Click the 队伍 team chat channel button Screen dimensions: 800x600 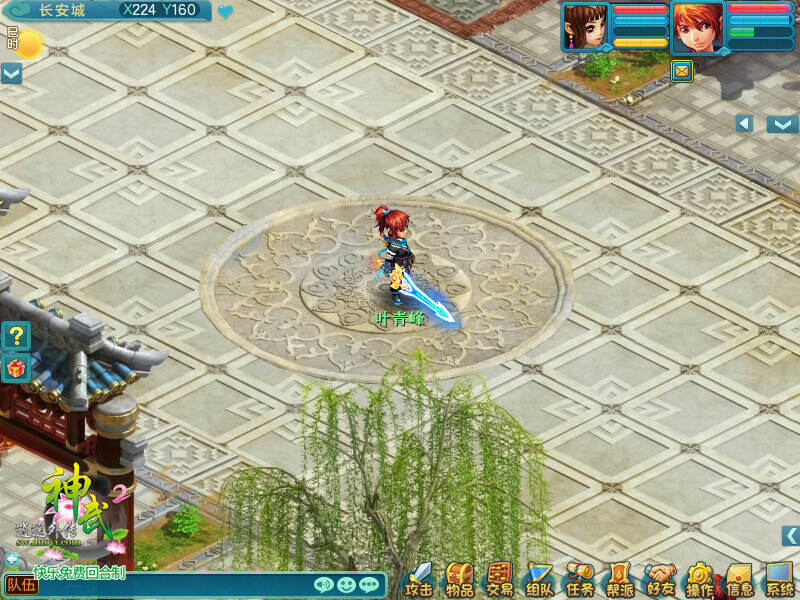[x=21, y=585]
